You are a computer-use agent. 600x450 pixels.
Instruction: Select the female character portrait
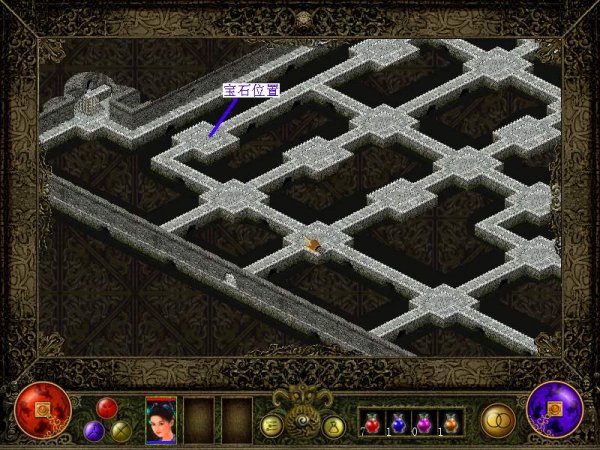pos(161,420)
